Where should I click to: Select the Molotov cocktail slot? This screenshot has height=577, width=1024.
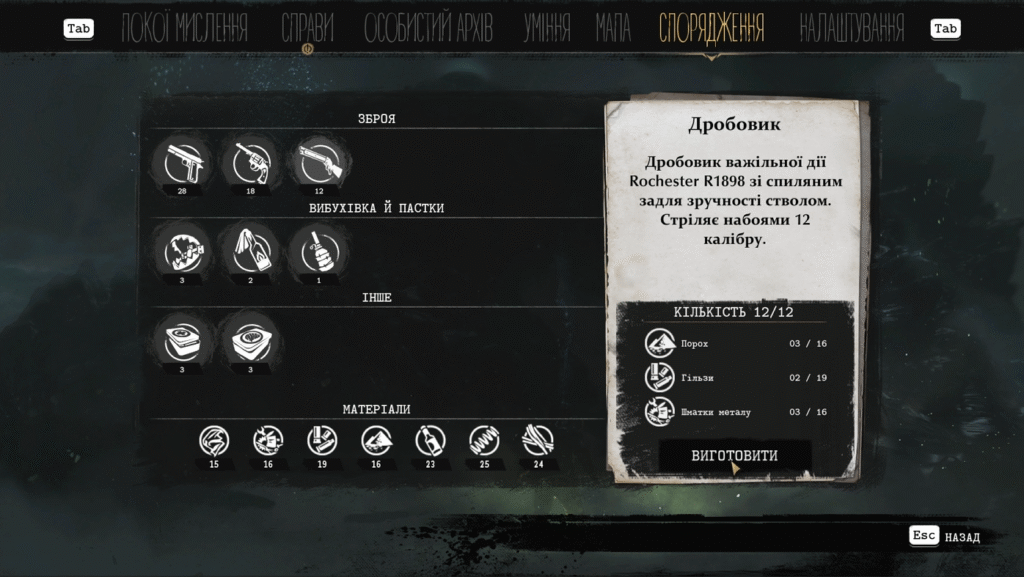click(x=250, y=251)
